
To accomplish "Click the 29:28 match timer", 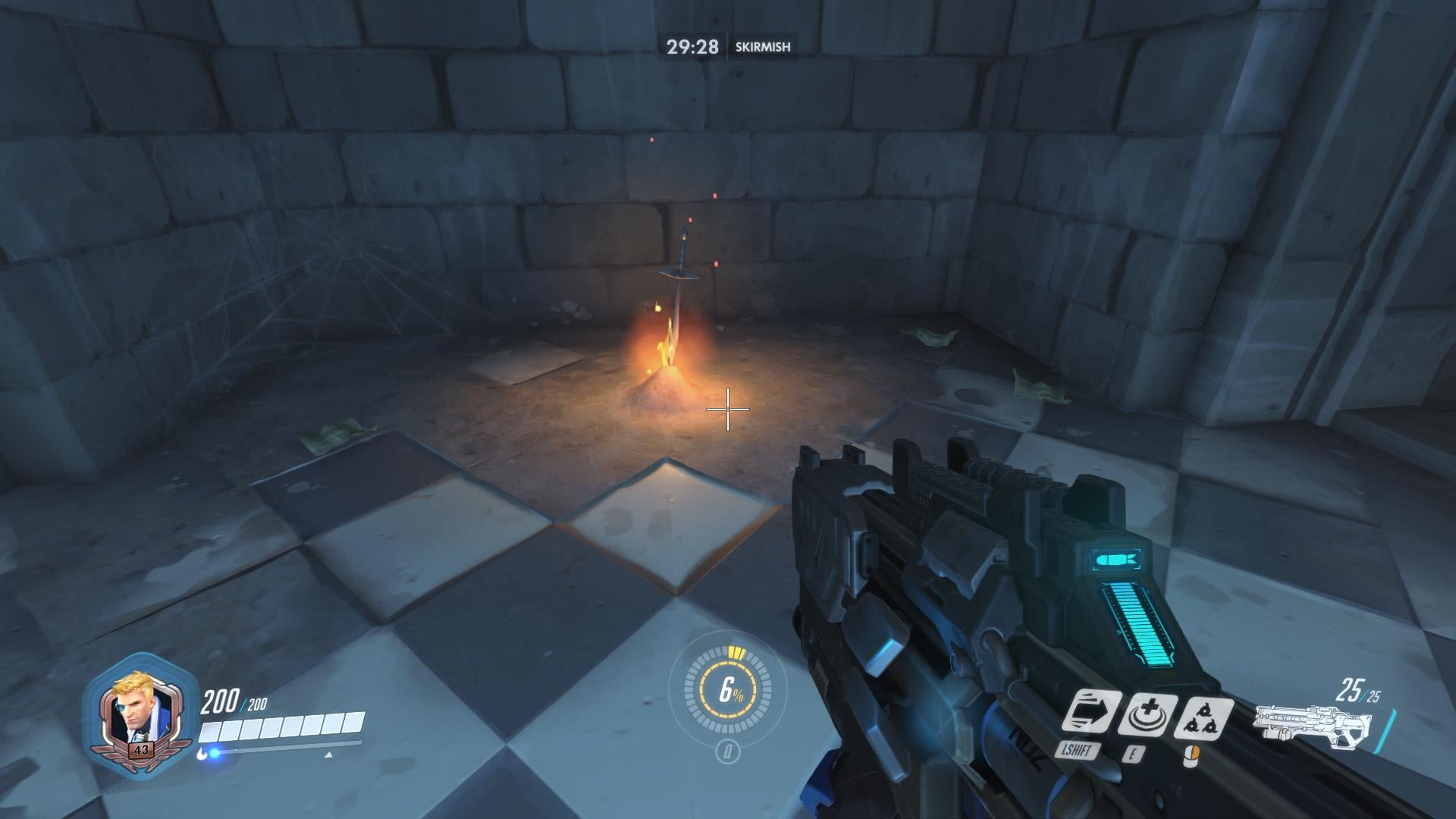I will click(x=692, y=46).
